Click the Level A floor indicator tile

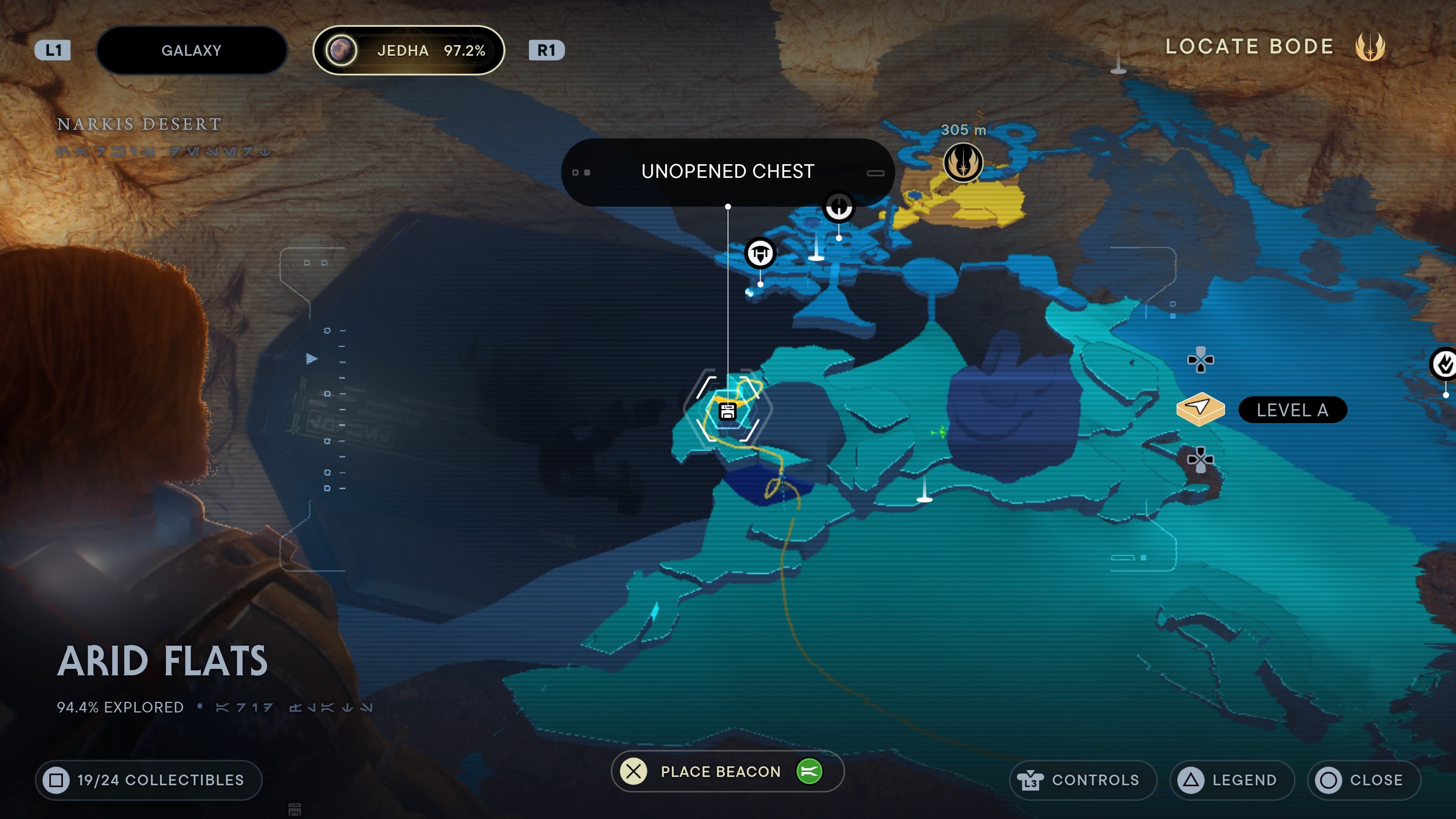click(1200, 409)
